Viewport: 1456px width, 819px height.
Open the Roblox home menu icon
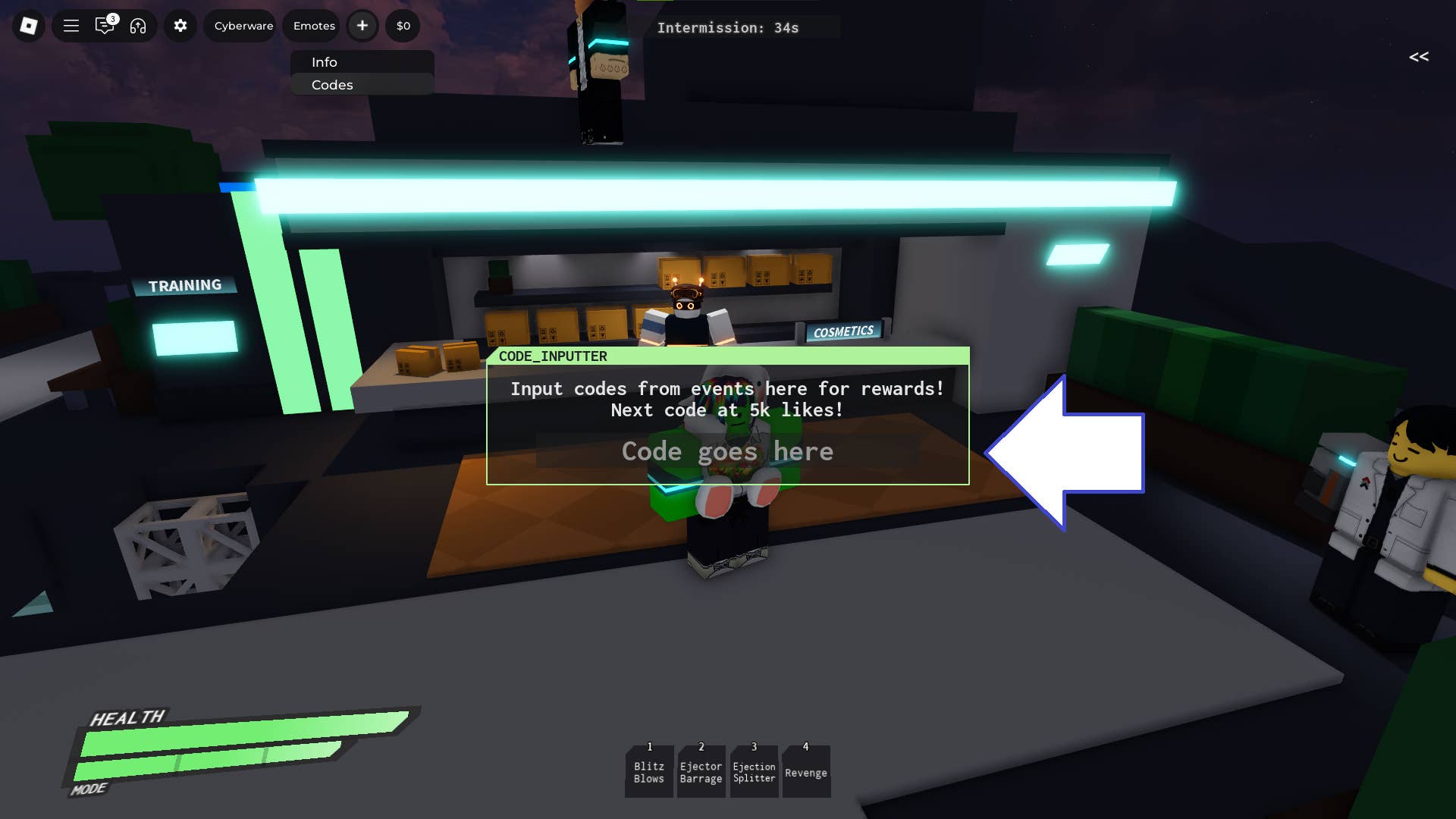pos(28,26)
